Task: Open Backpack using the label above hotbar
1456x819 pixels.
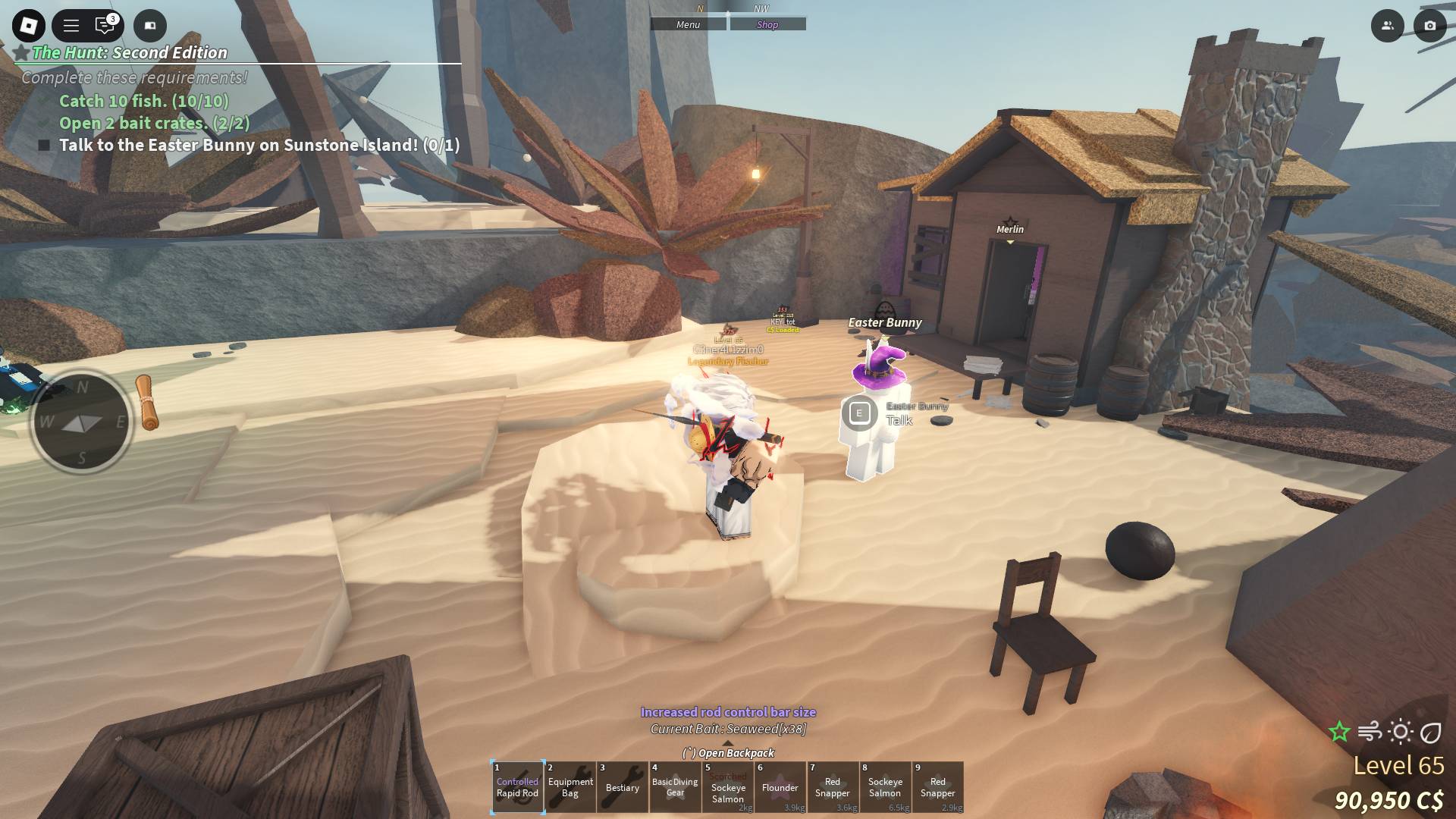Action: coord(729,753)
